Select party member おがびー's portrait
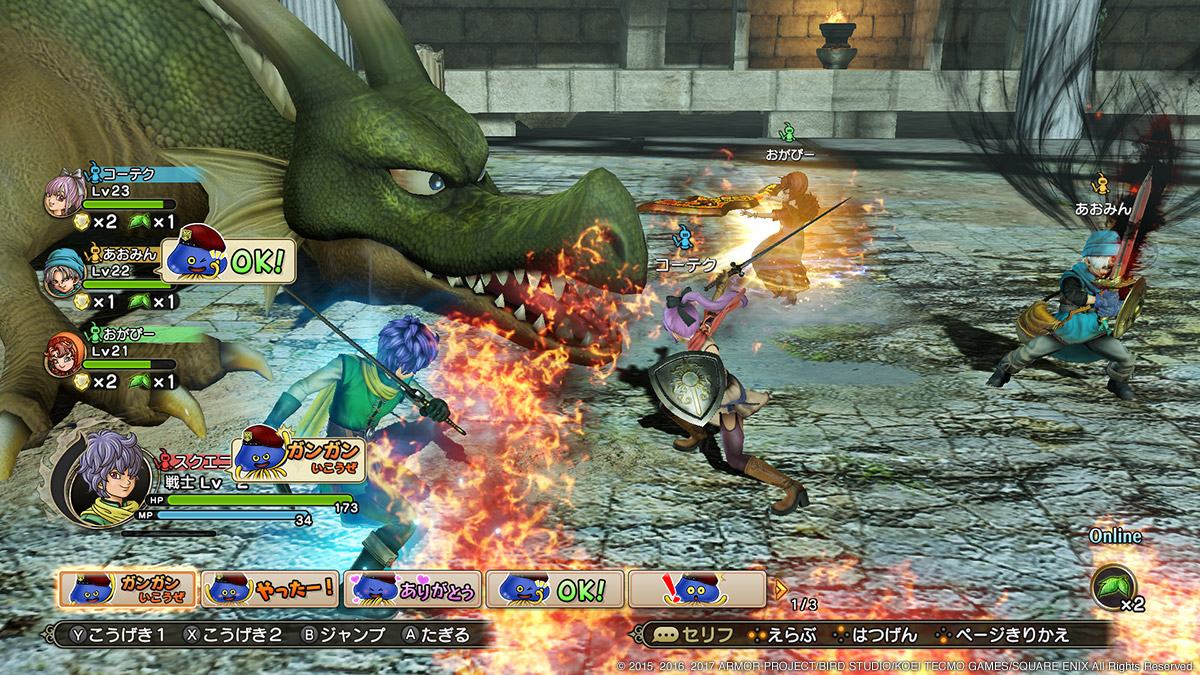Viewport: 1200px width, 675px height. point(62,353)
